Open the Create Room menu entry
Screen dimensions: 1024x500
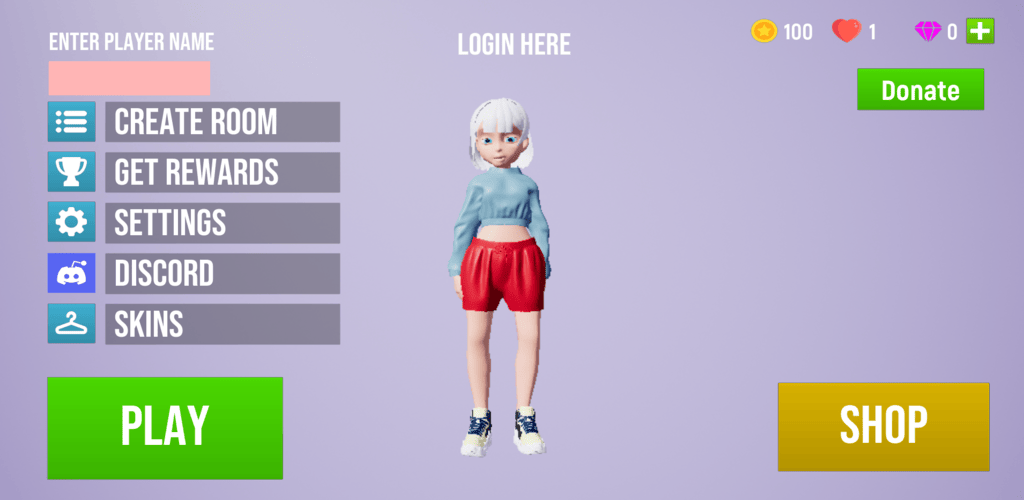click(222, 122)
